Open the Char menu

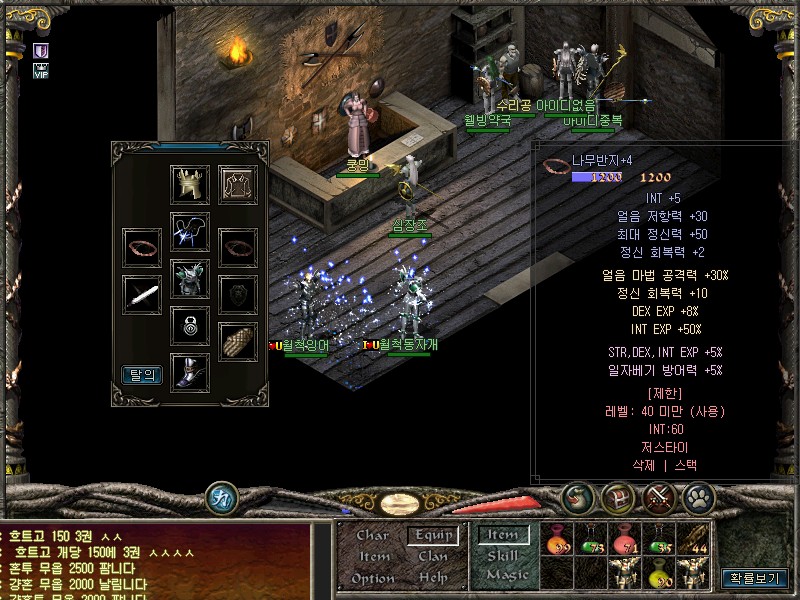373,535
